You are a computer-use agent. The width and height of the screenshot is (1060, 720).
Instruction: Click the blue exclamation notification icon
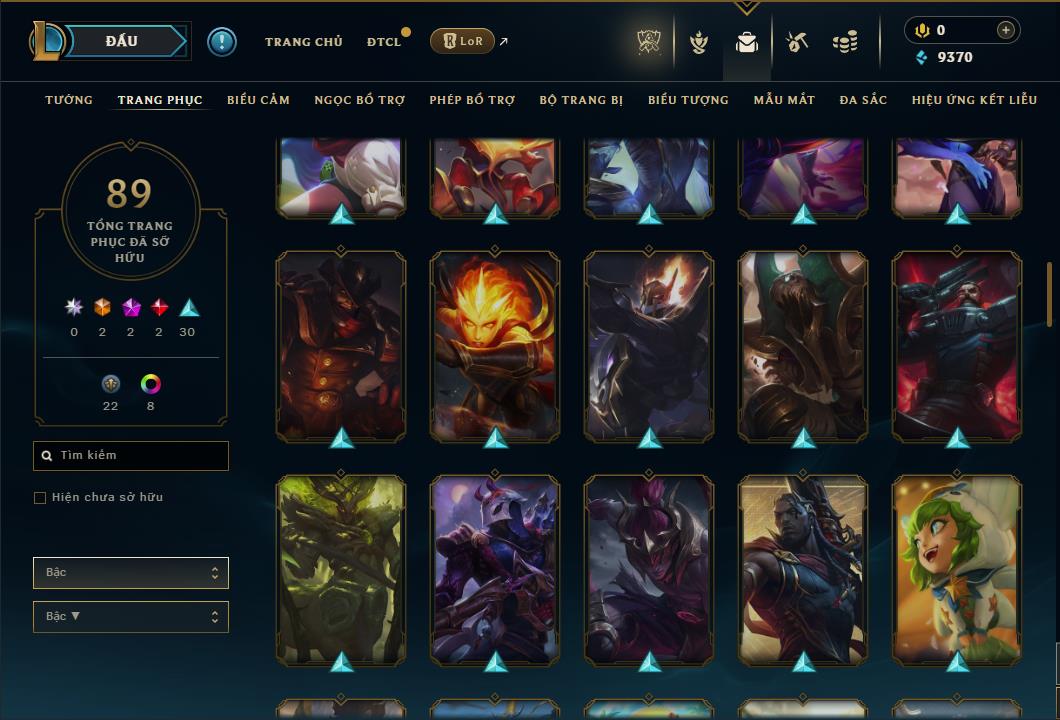point(222,41)
